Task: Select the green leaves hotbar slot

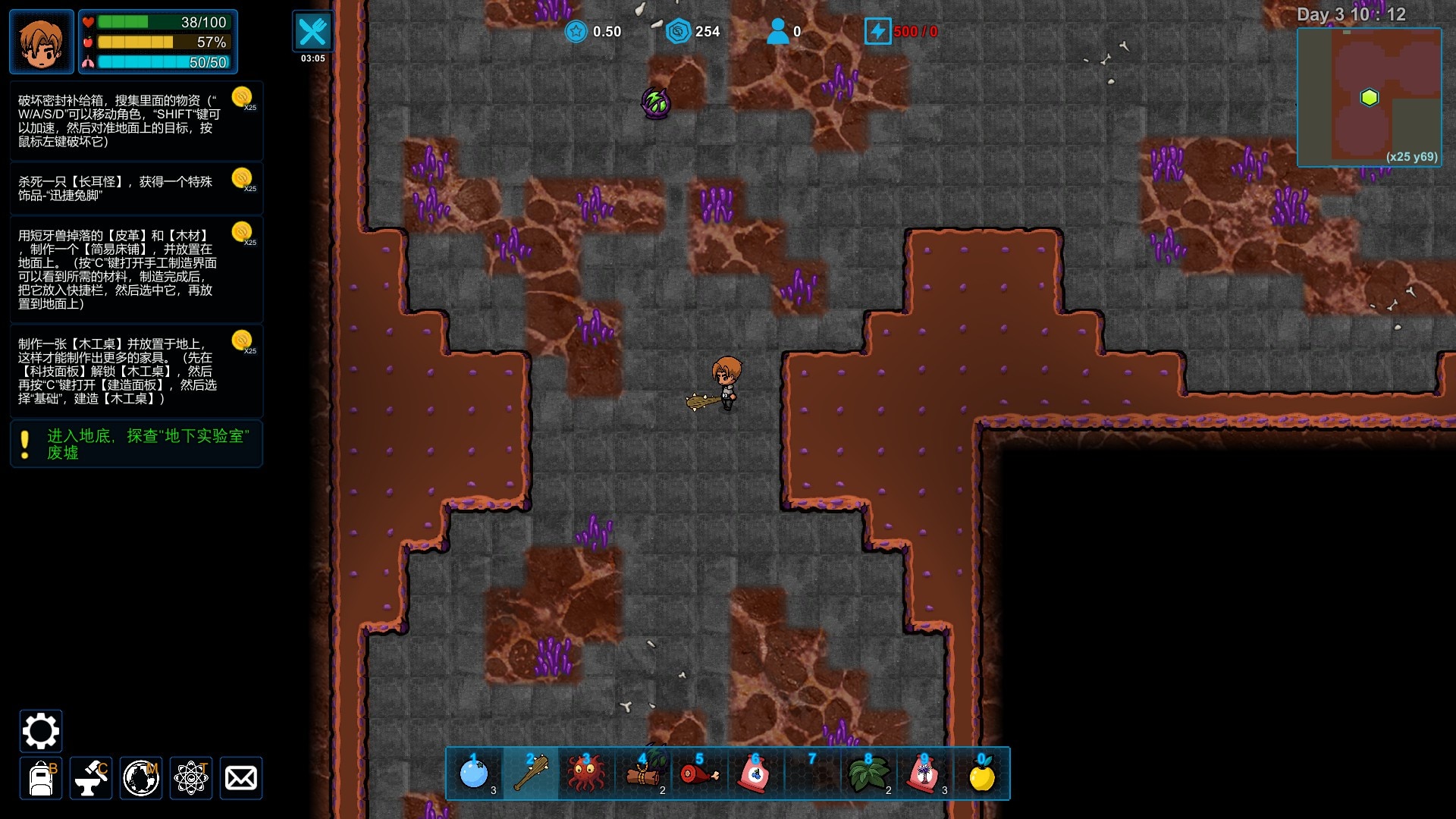Action: point(868,774)
